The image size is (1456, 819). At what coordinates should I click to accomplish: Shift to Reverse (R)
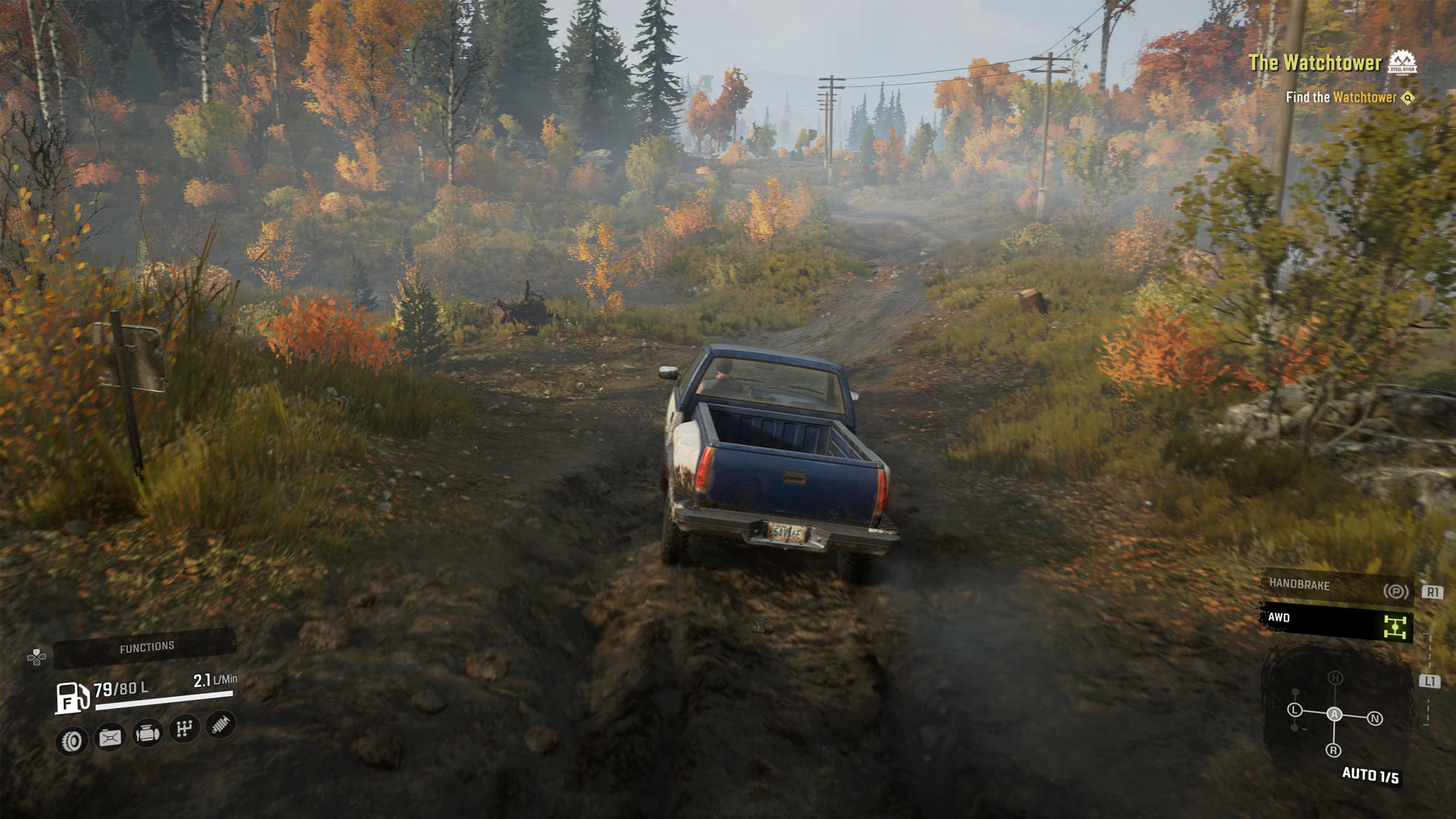pyautogui.click(x=1333, y=751)
